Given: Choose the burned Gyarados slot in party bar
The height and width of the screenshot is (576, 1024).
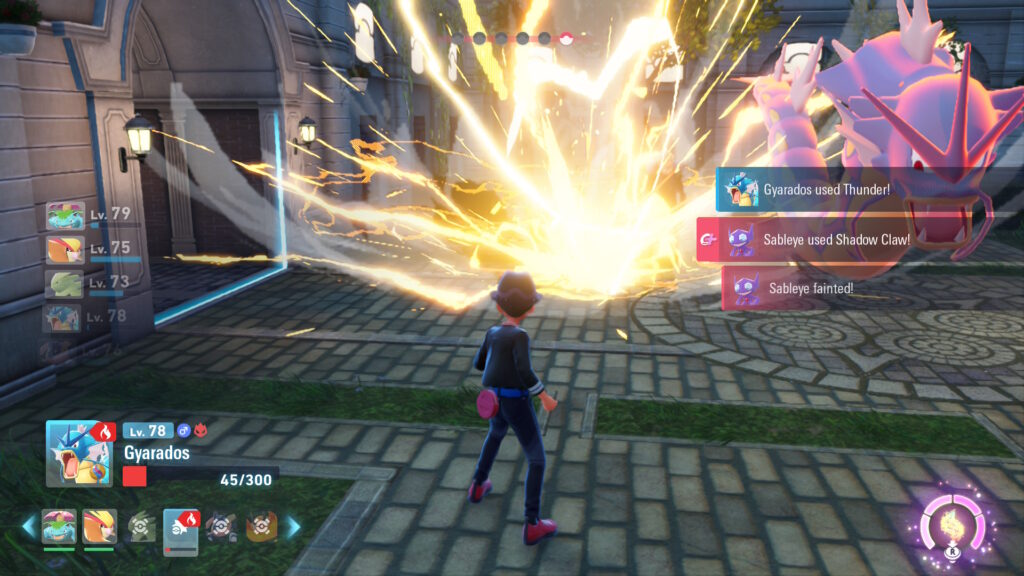Looking at the screenshot, I should [x=181, y=527].
